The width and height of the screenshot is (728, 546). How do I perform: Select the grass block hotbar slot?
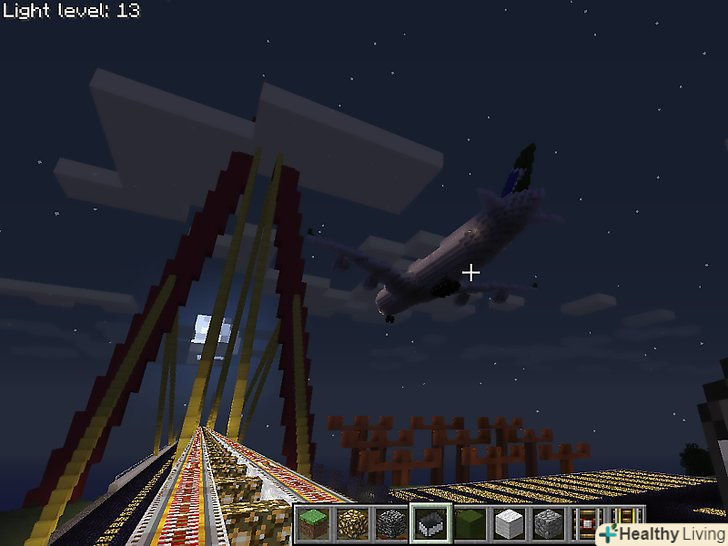[x=312, y=523]
